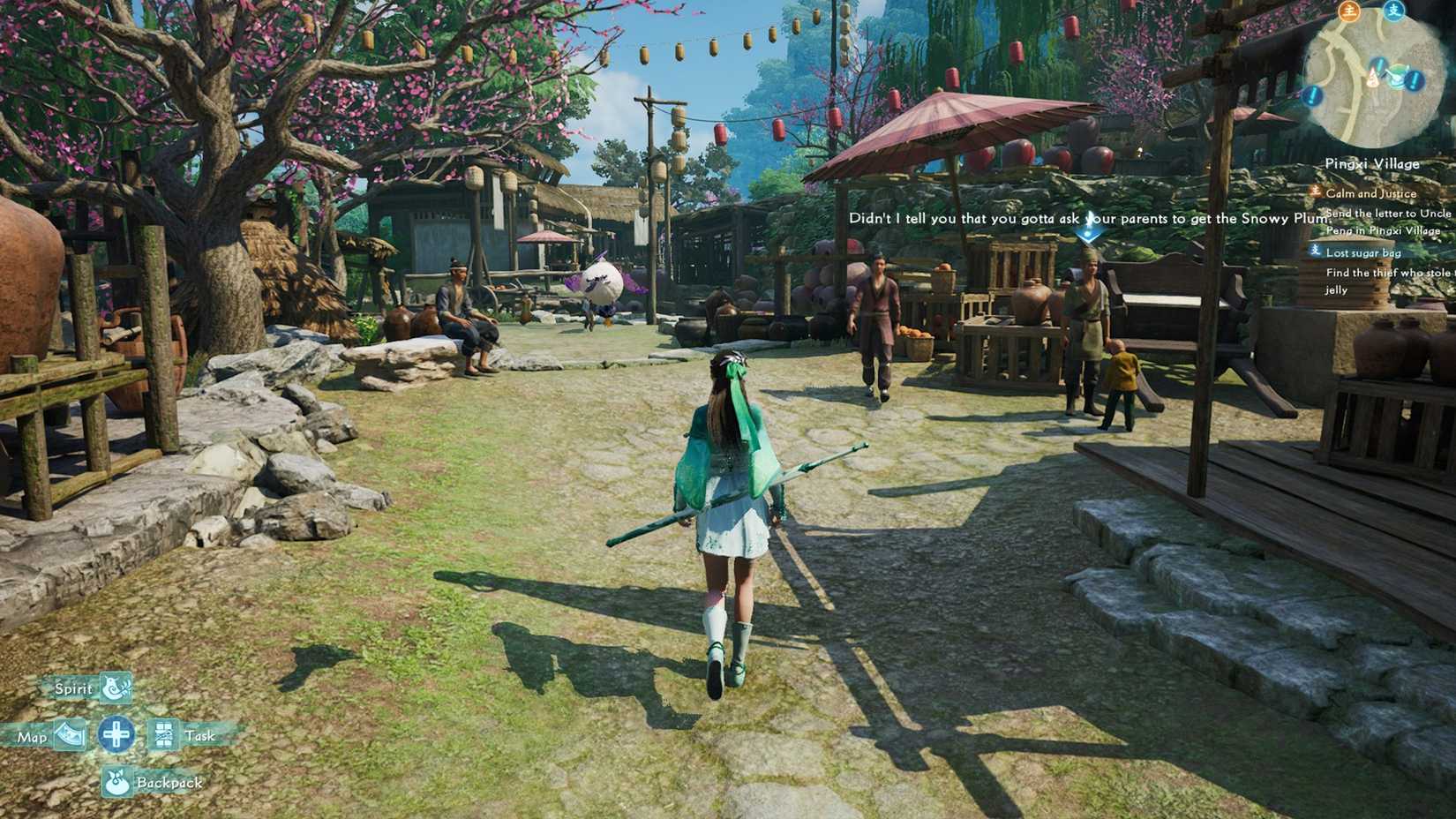Select the Map icon in the HUD
The width and height of the screenshot is (1456, 819).
(x=71, y=735)
